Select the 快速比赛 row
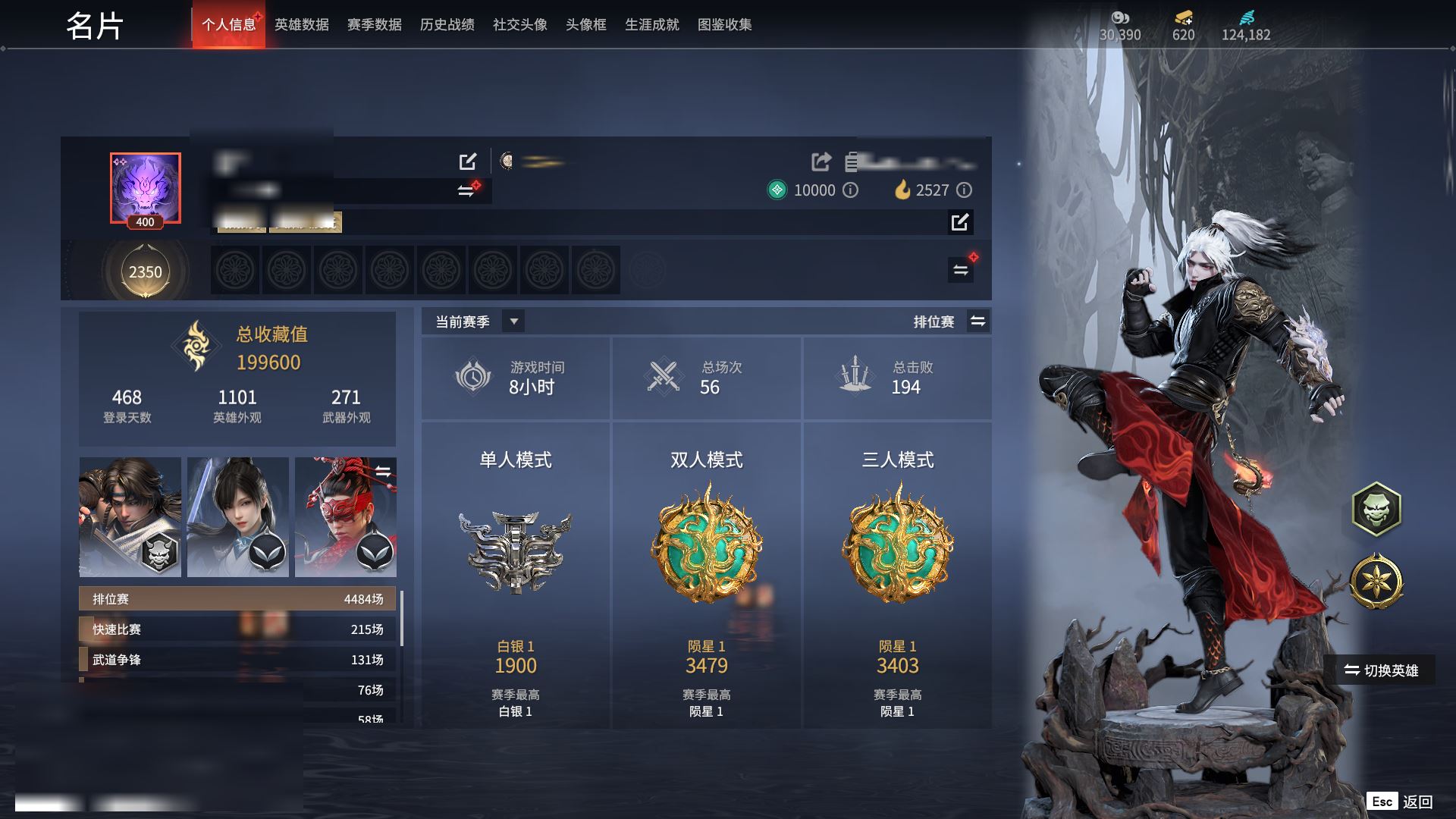Image resolution: width=1456 pixels, height=819 pixels. [237, 629]
